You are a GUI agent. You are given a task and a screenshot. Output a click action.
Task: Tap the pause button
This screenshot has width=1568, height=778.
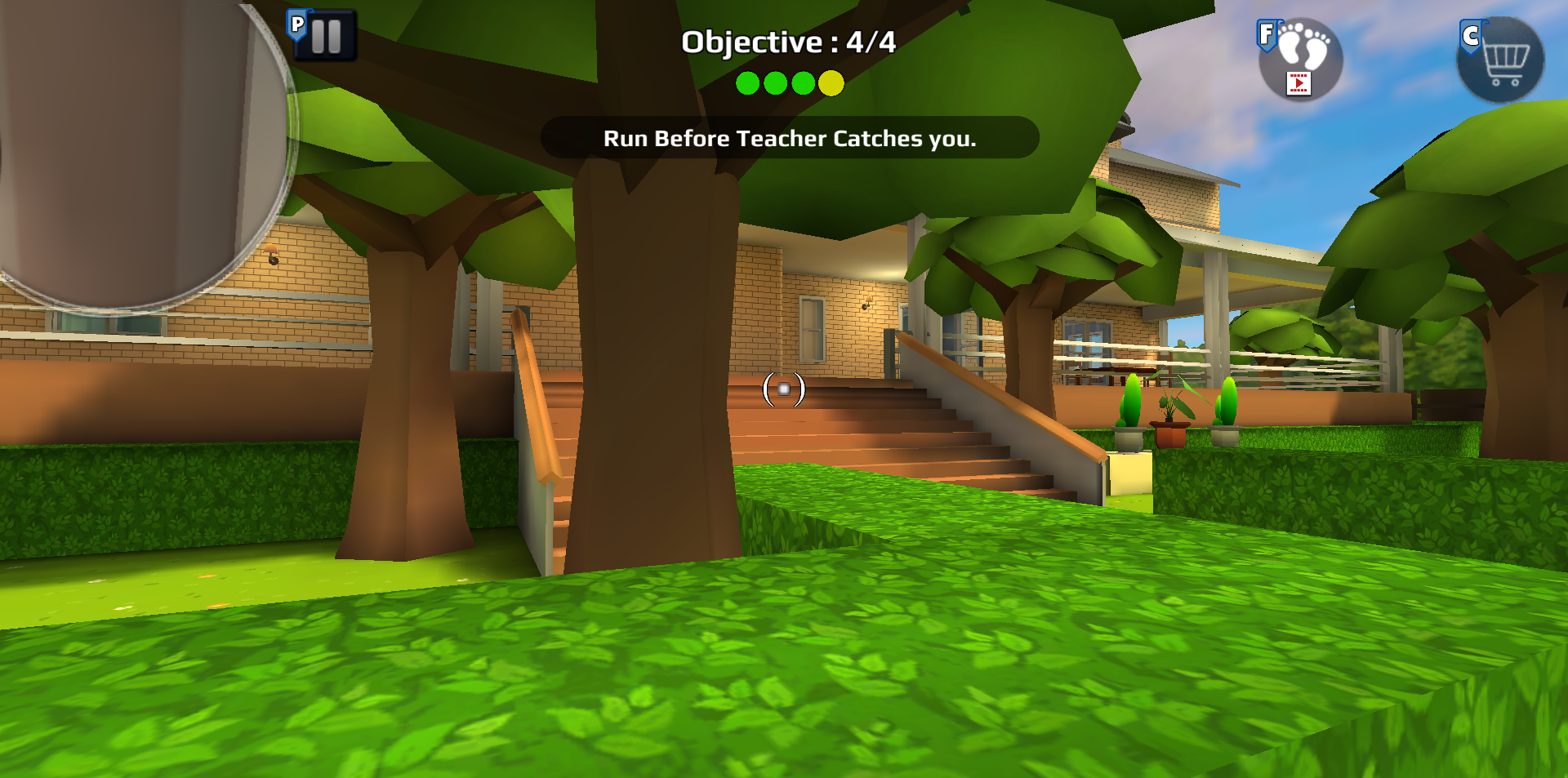[x=325, y=35]
